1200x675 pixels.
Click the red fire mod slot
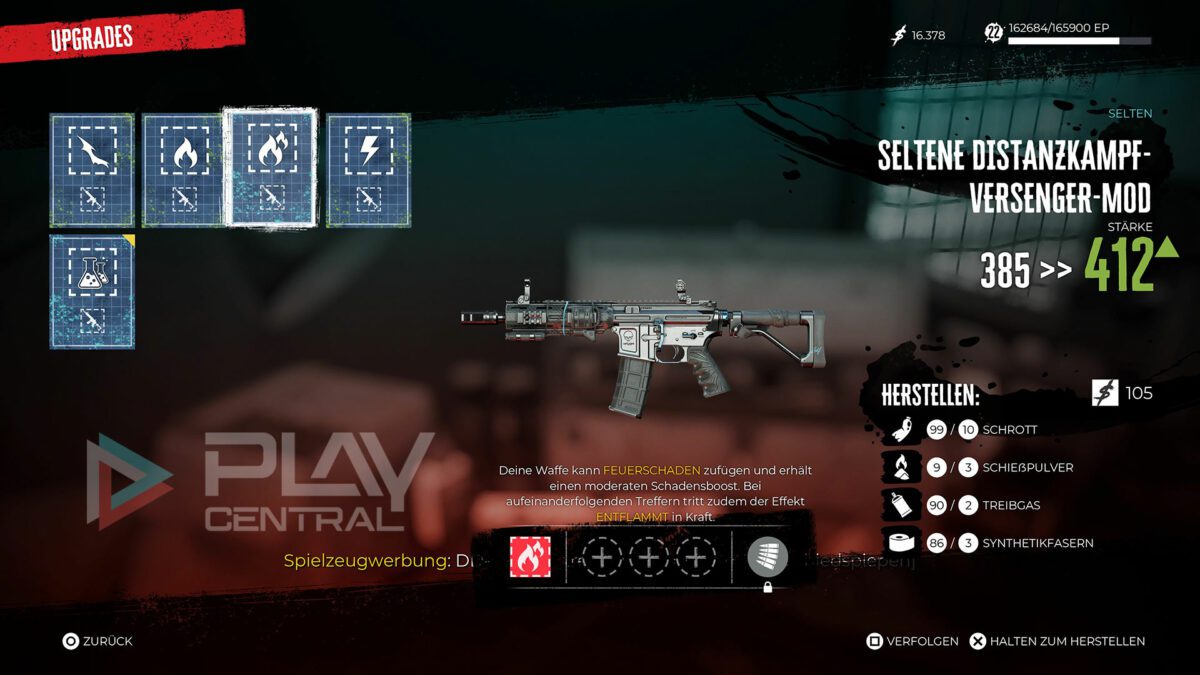[x=529, y=557]
